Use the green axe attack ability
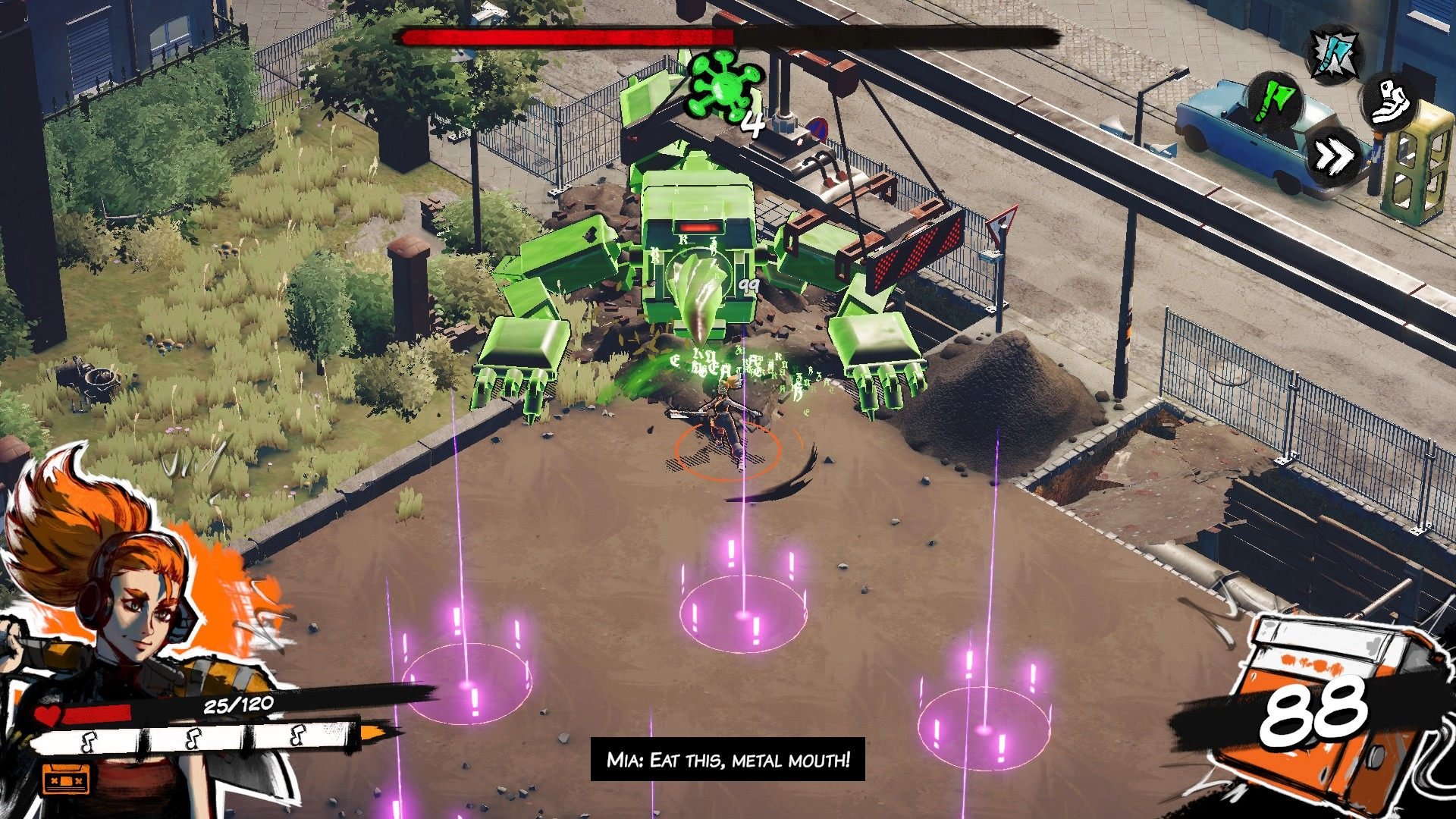The image size is (1456, 819). pos(1276,100)
